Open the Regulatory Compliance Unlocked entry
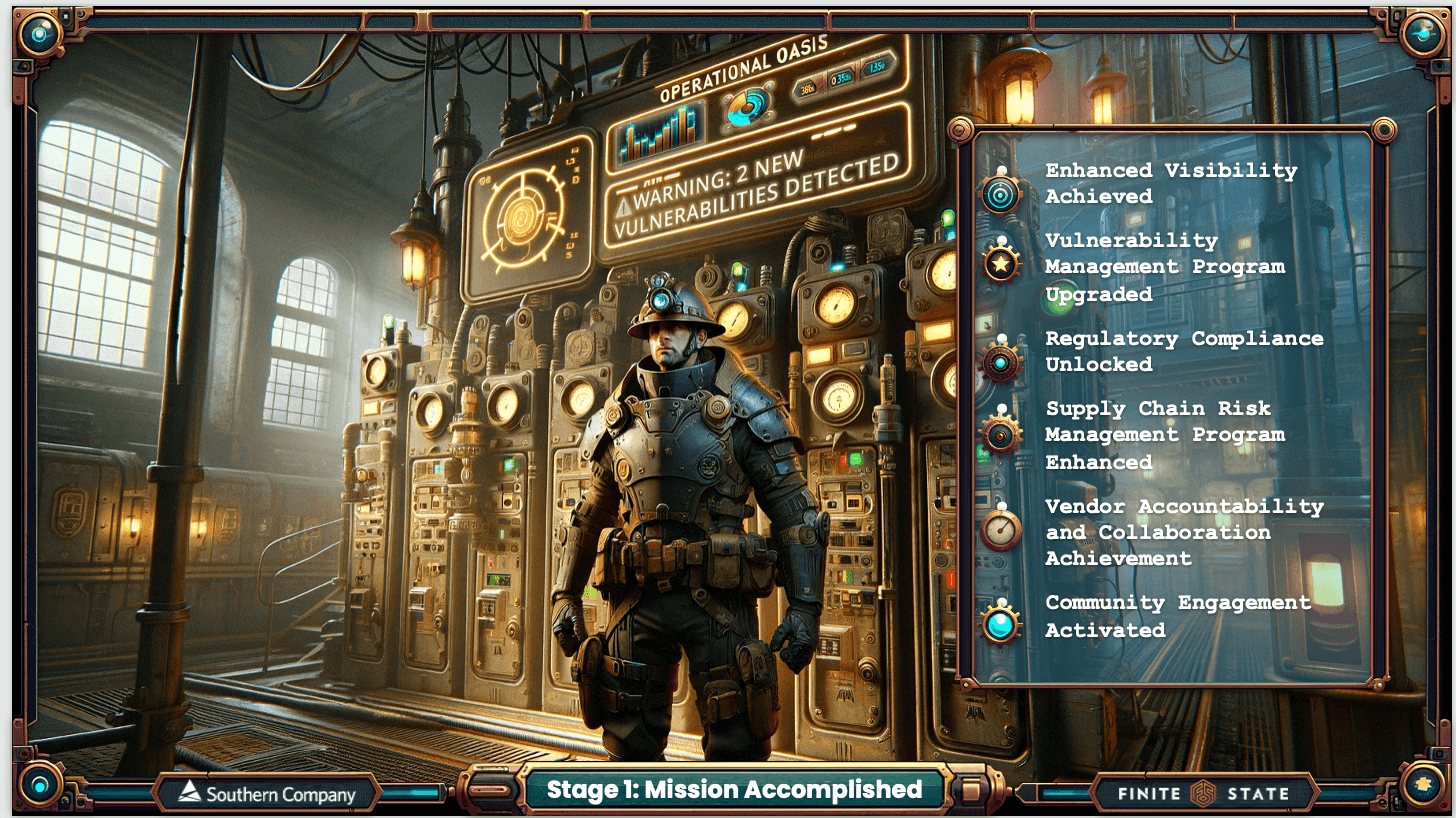The image size is (1456, 818). (1183, 351)
